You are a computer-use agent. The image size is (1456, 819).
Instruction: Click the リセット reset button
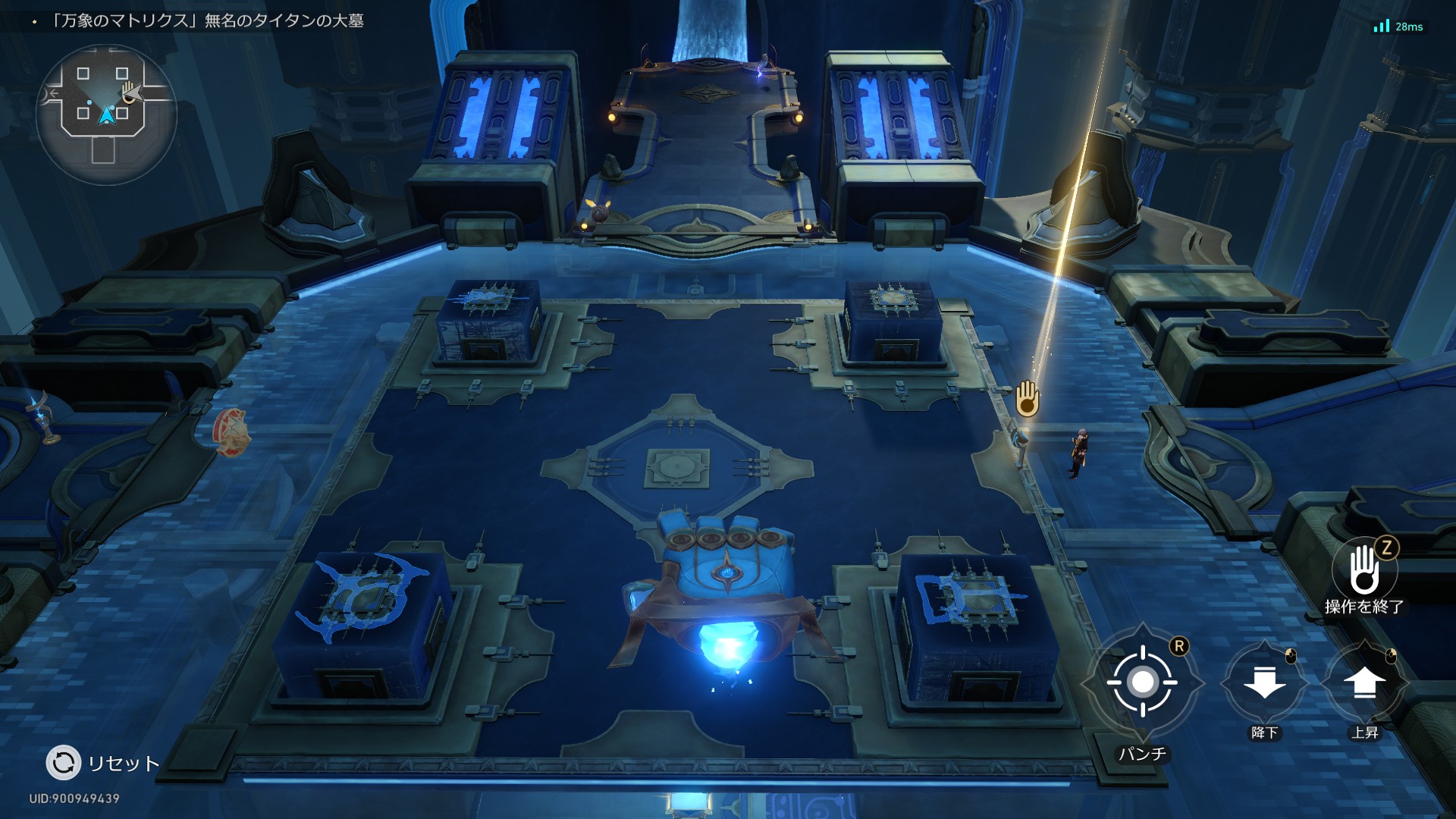(64, 763)
